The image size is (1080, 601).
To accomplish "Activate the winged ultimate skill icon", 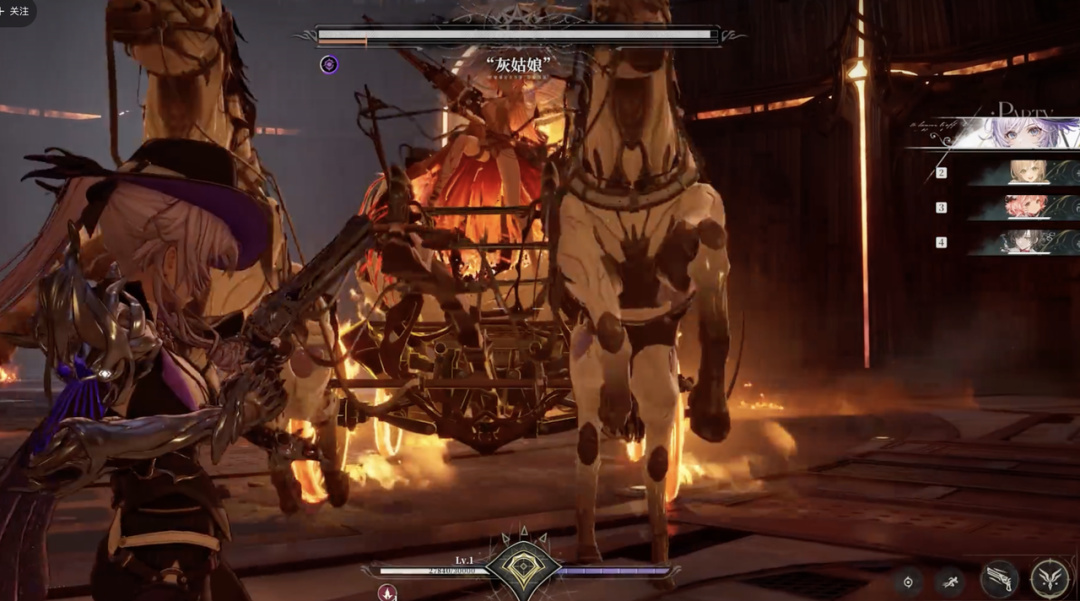I will coord(1049,579).
